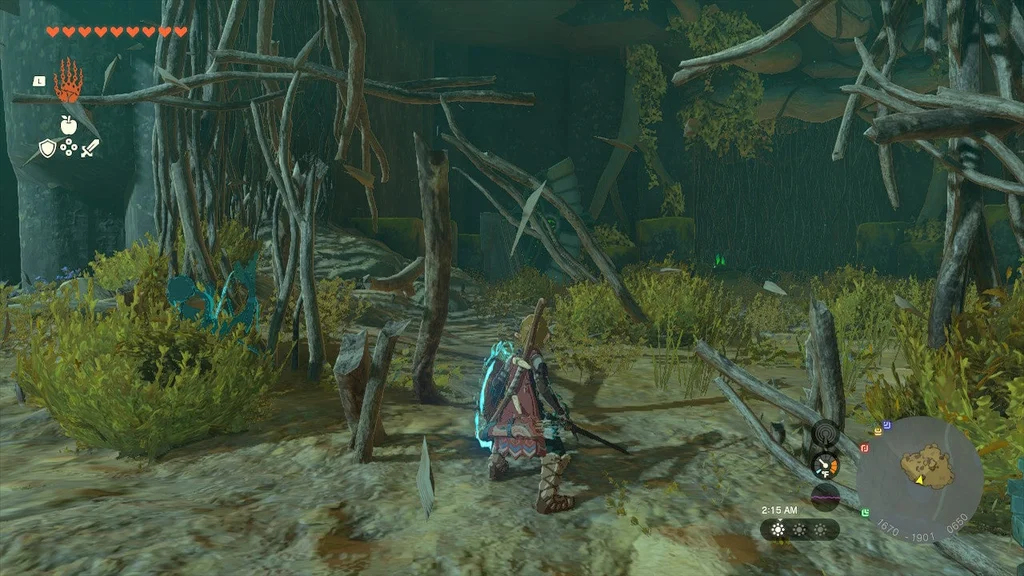Activate the orange Ultrahand ability icon
Image resolution: width=1024 pixels, height=576 pixels.
coord(68,82)
